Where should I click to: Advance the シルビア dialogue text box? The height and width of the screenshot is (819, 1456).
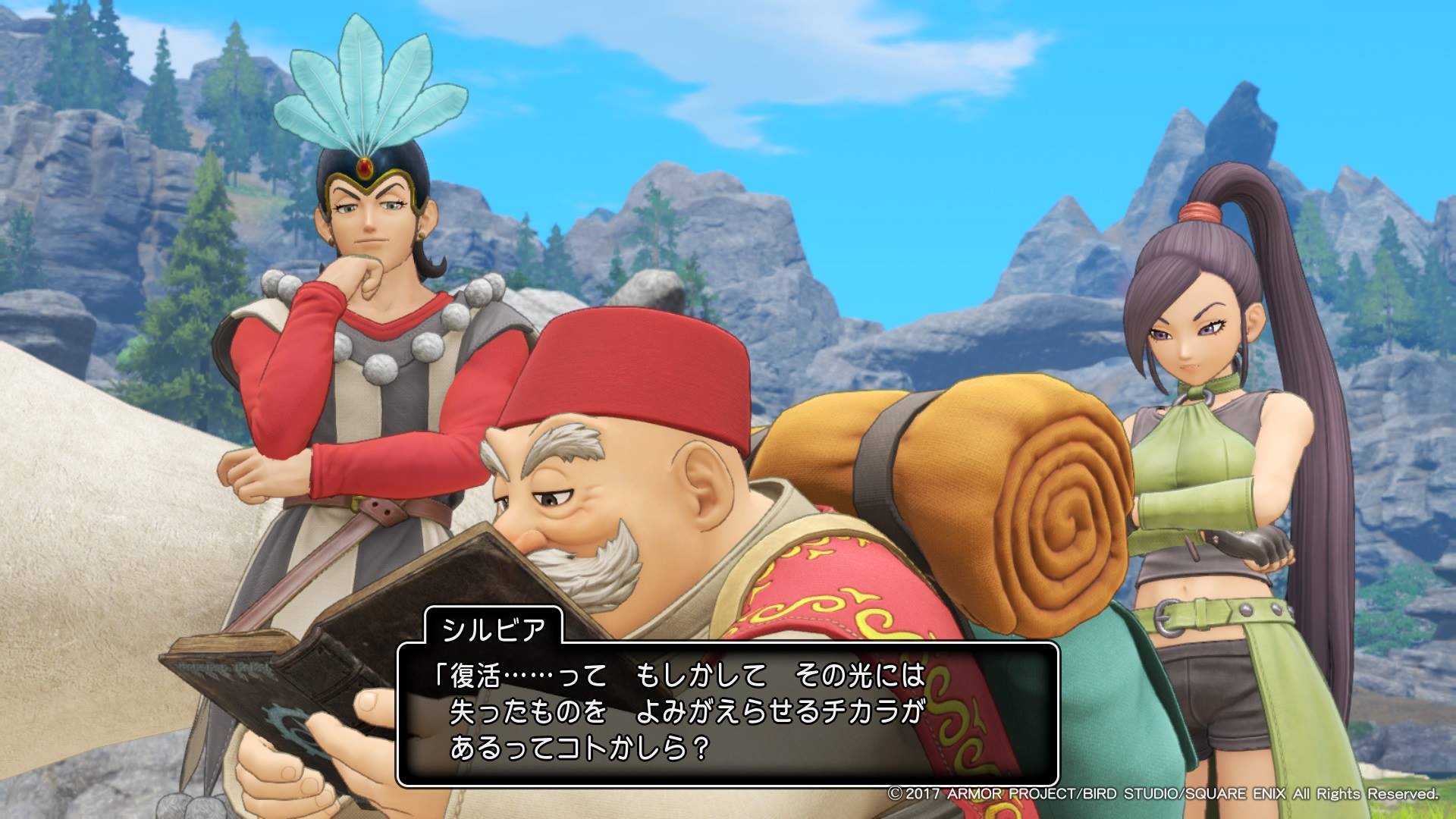[x=726, y=713]
